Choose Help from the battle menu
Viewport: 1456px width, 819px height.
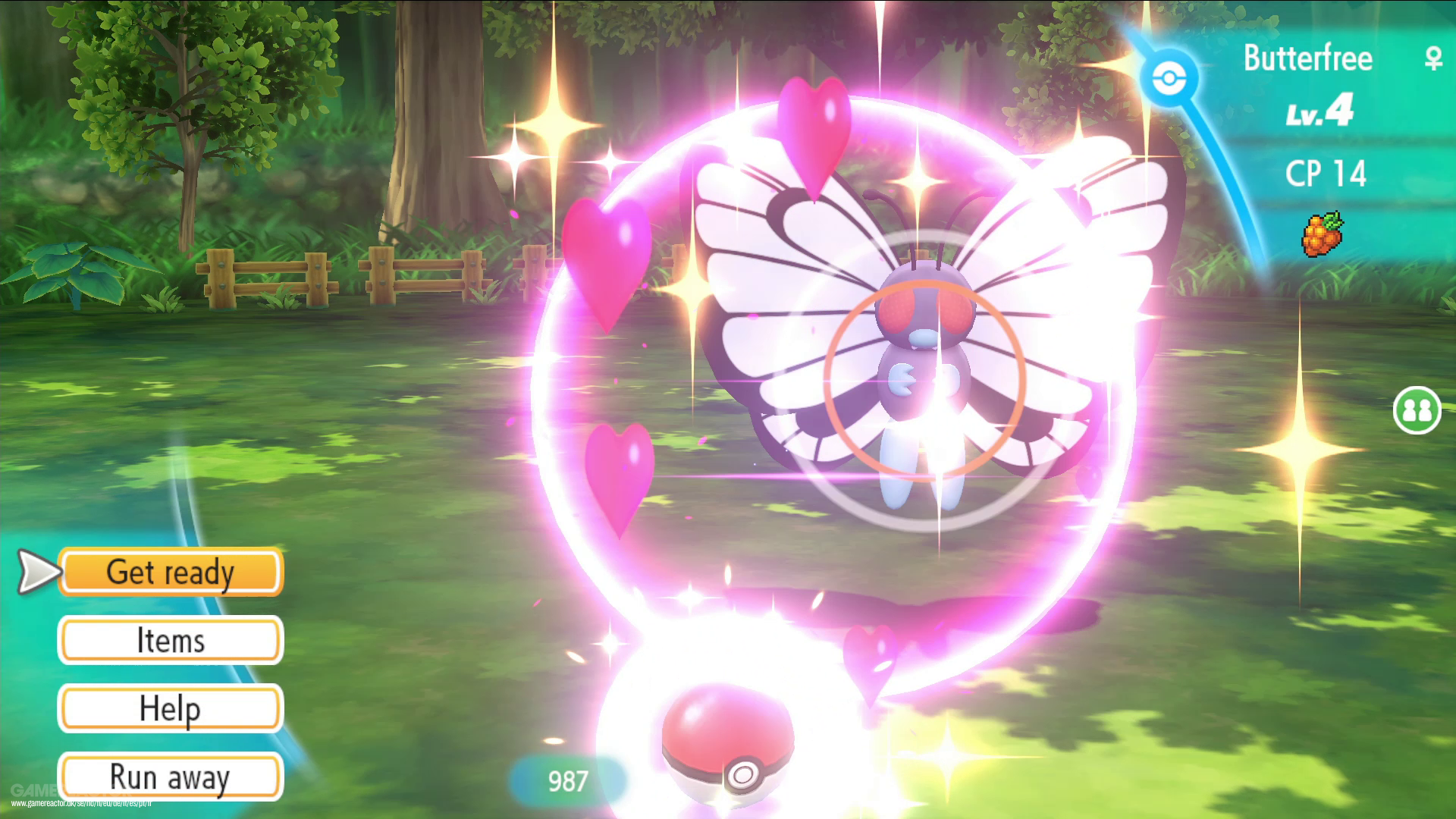tap(171, 709)
